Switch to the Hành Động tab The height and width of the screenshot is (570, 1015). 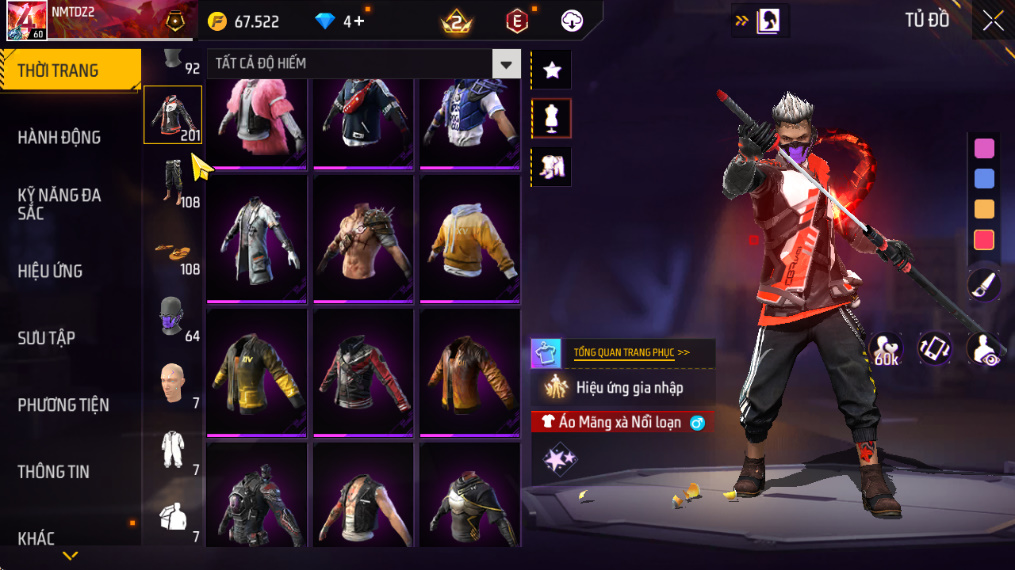(60, 137)
